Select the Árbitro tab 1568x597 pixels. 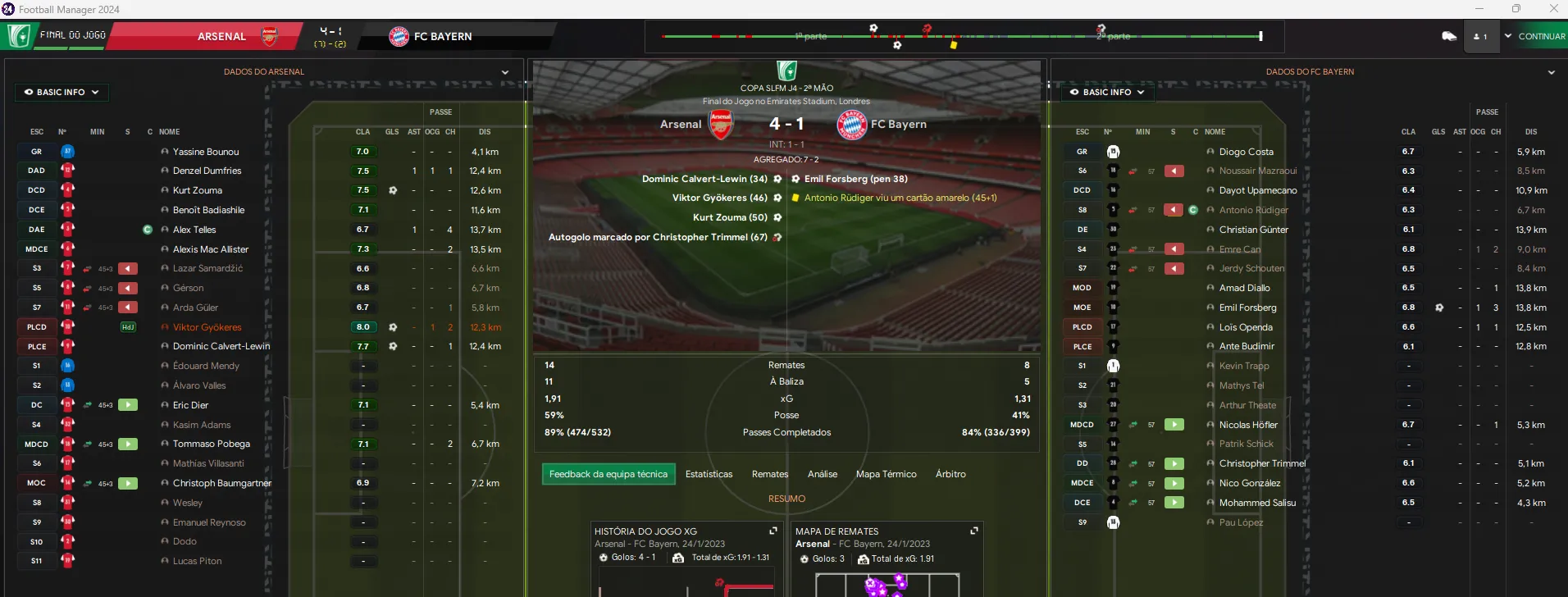950,474
